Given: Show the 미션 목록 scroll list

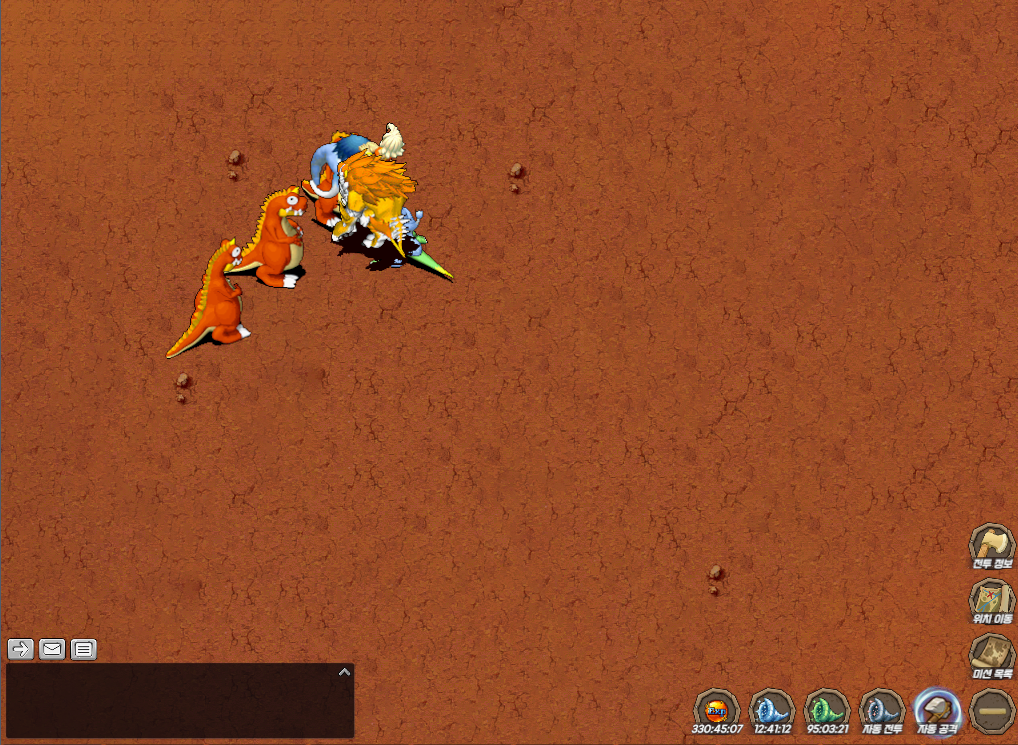Looking at the screenshot, I should [991, 656].
